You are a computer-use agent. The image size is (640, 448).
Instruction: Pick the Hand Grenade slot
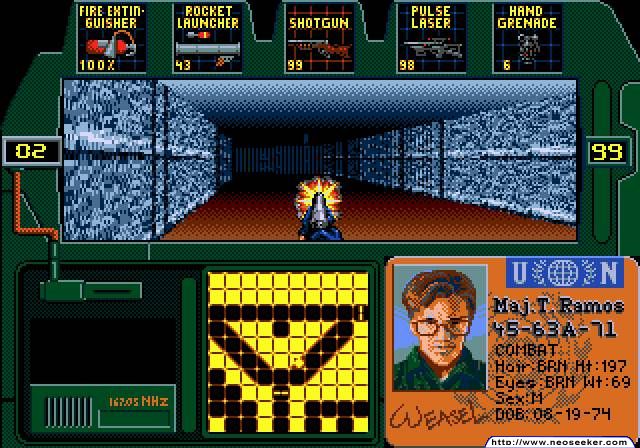523,37
